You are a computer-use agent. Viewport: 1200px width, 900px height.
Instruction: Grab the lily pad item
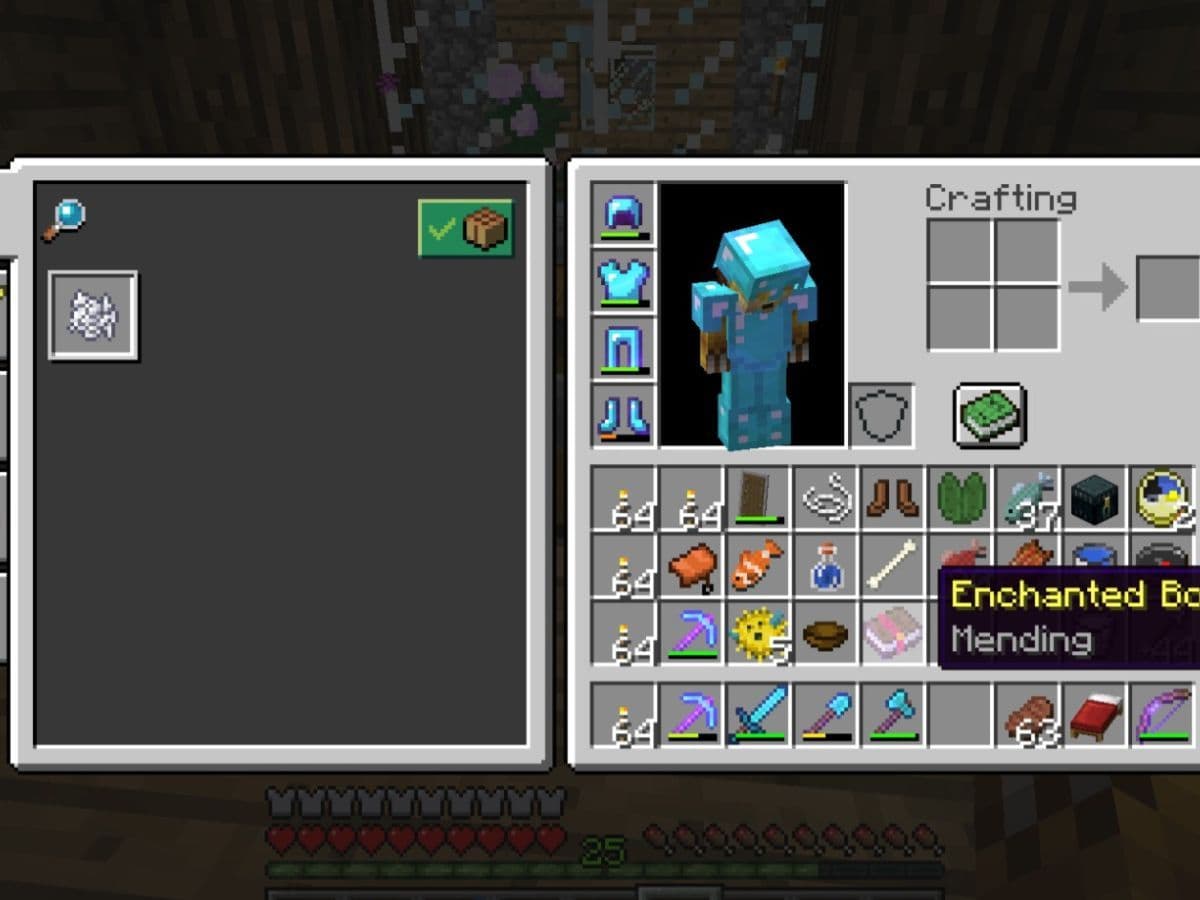(x=960, y=497)
